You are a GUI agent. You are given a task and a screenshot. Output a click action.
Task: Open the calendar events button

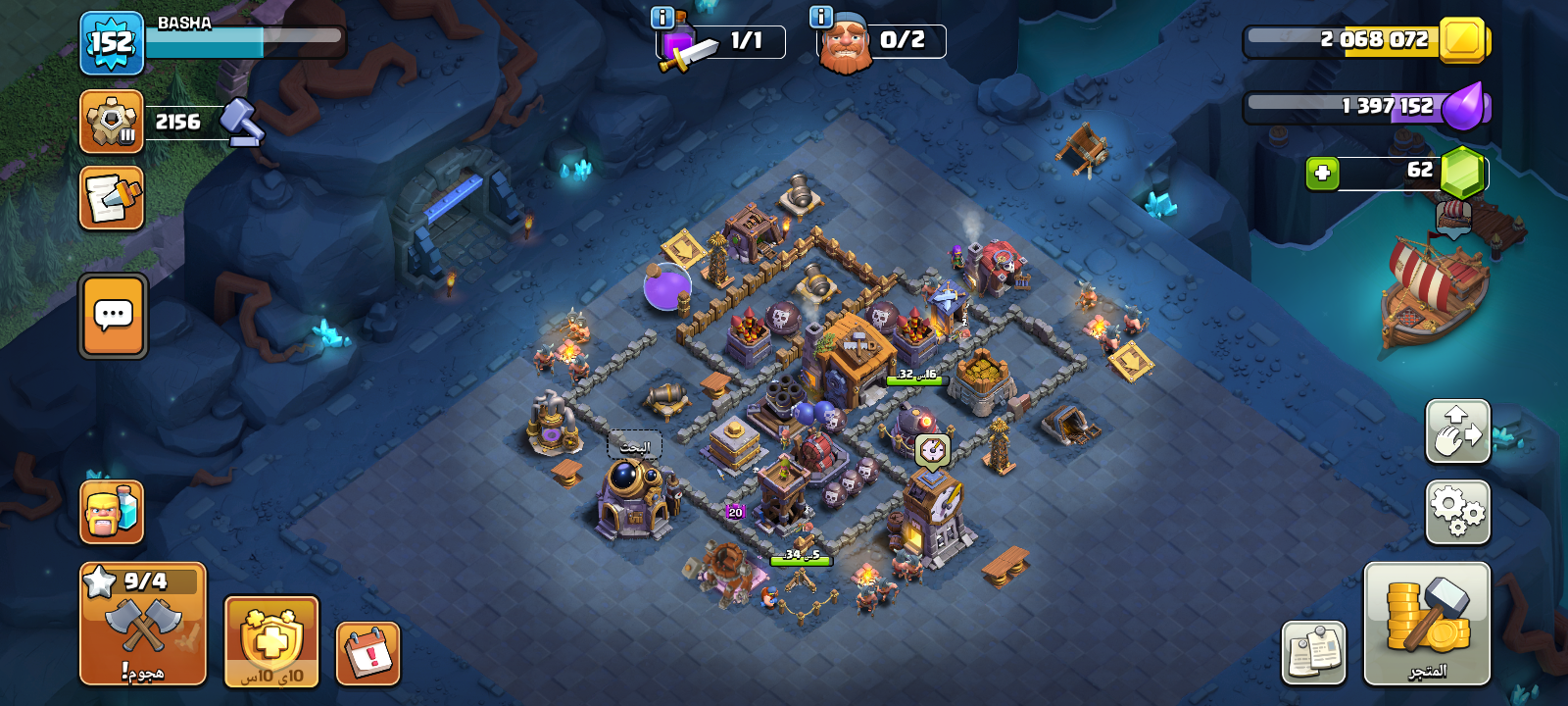tap(368, 653)
